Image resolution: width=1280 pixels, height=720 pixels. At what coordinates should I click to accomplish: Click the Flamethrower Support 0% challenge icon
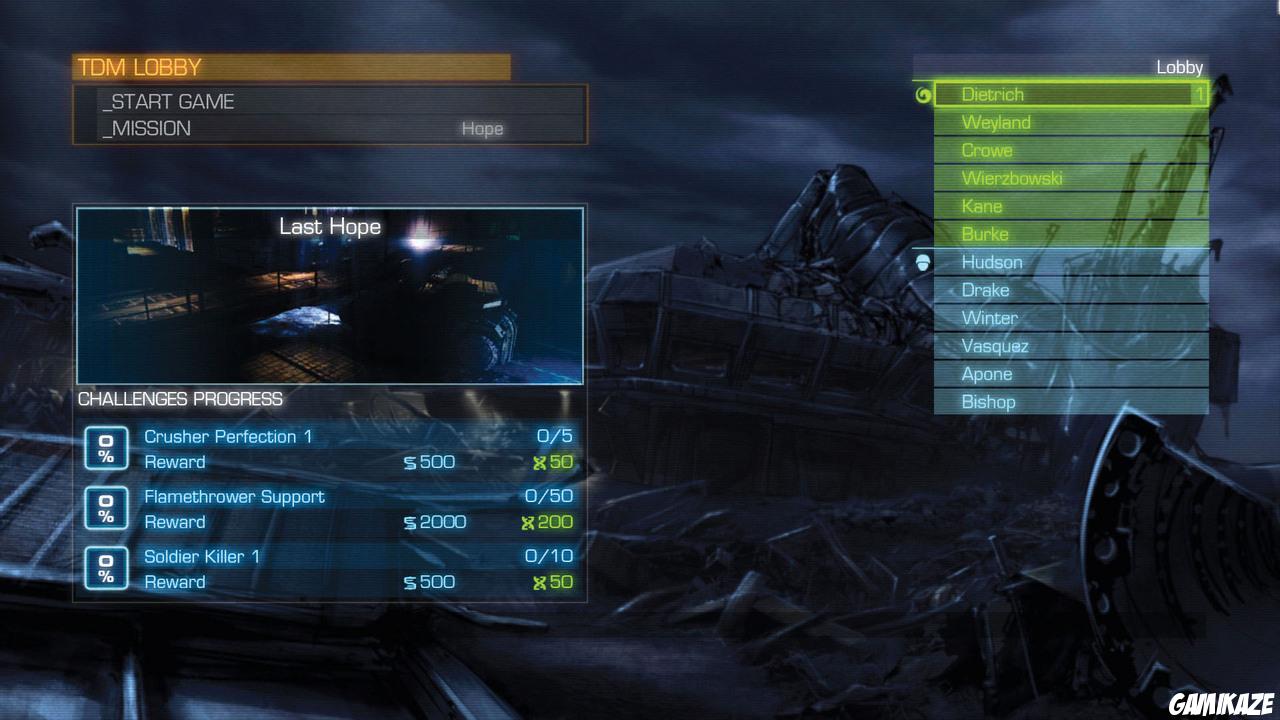coord(106,509)
